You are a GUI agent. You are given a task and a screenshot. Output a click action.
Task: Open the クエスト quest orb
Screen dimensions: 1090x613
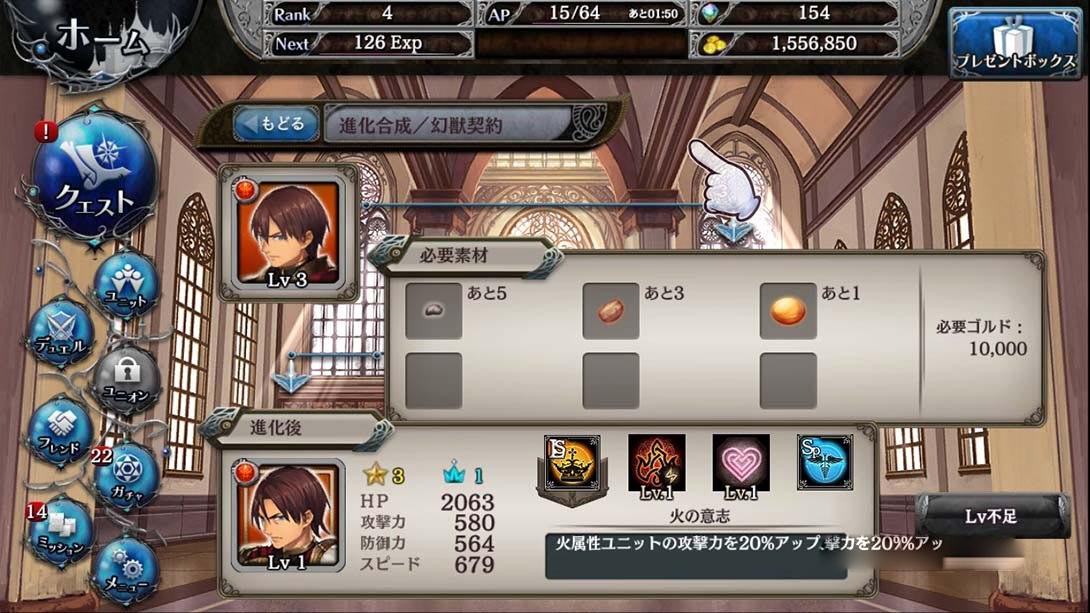[94, 178]
